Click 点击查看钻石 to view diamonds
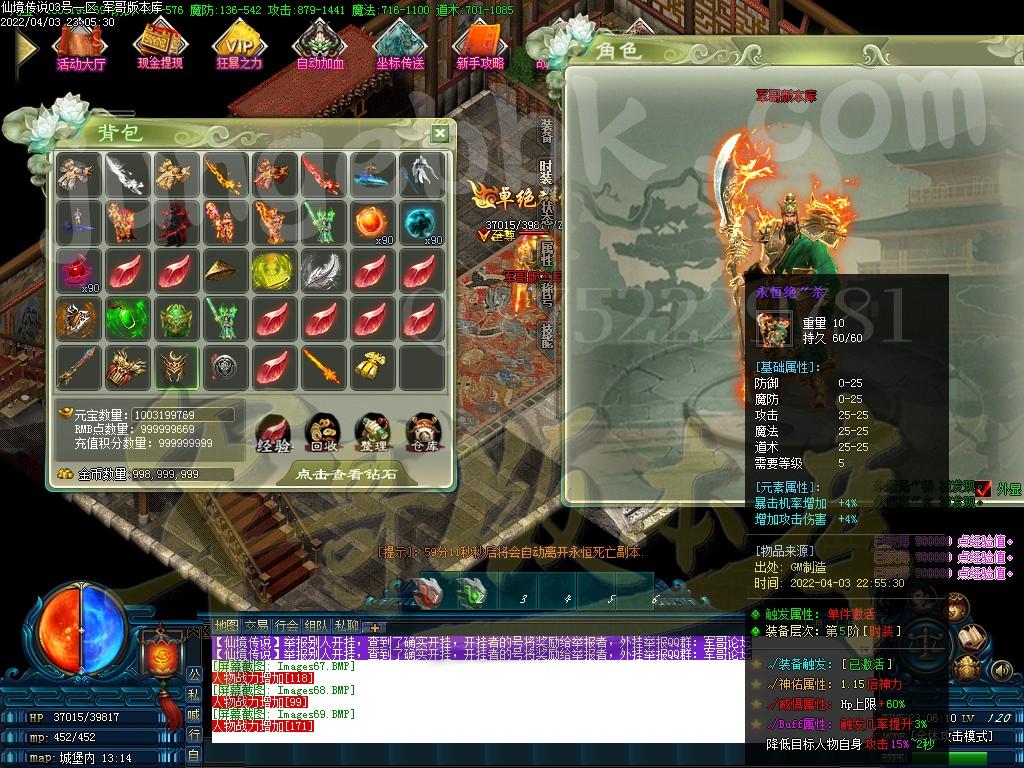Image resolution: width=1024 pixels, height=768 pixels. point(345,474)
